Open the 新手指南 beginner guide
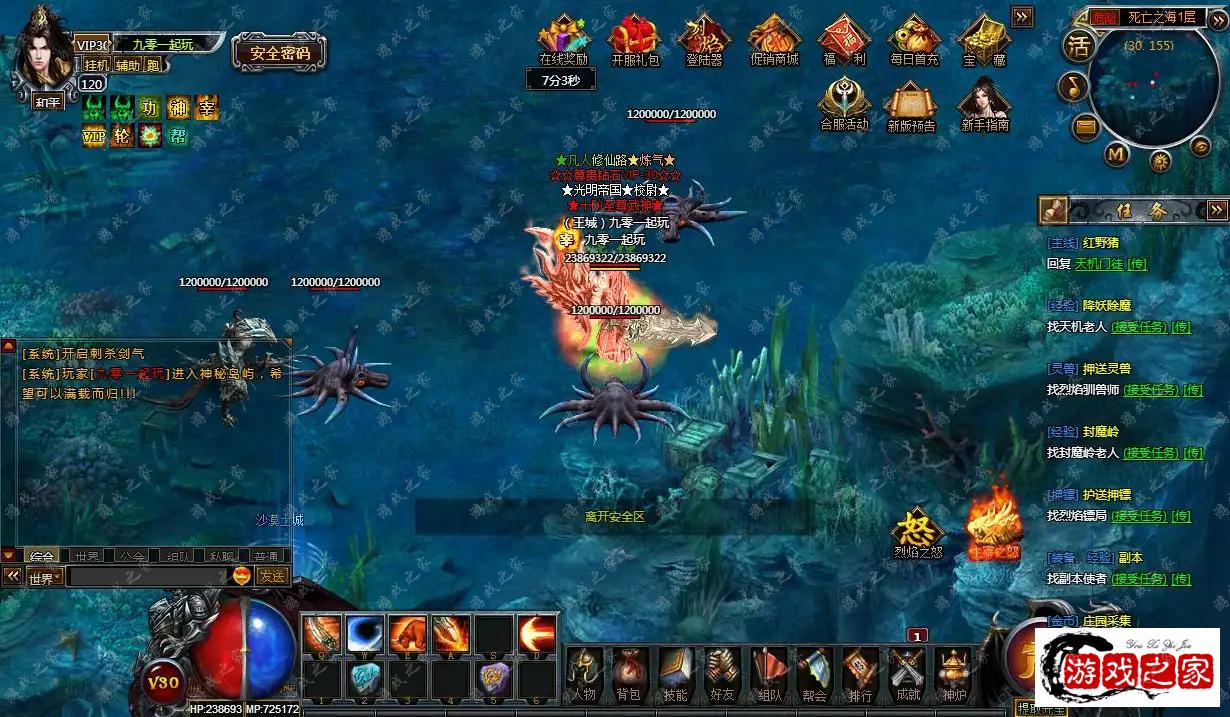The height and width of the screenshot is (717, 1230). point(984,104)
